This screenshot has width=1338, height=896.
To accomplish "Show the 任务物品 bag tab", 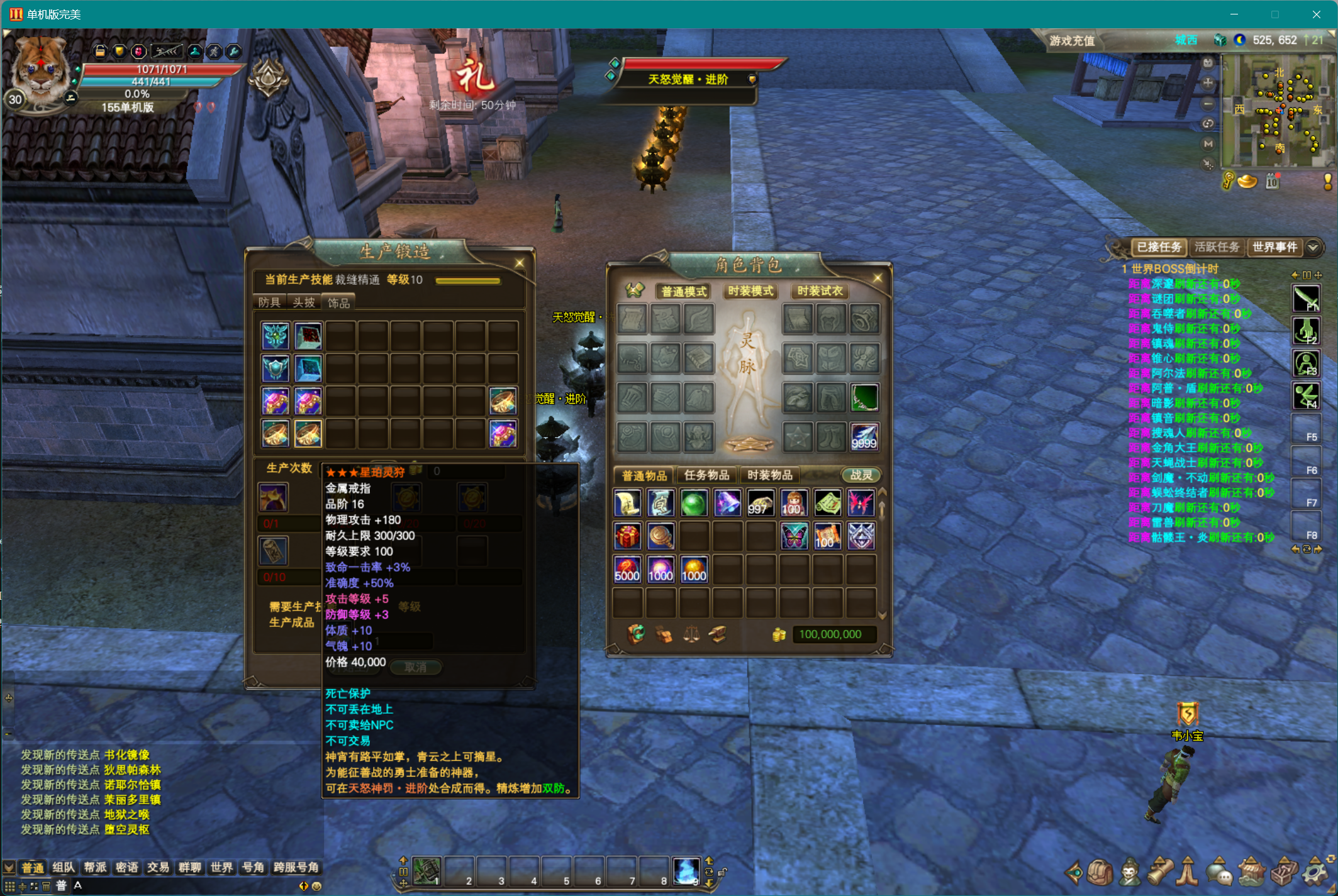I will click(x=706, y=475).
